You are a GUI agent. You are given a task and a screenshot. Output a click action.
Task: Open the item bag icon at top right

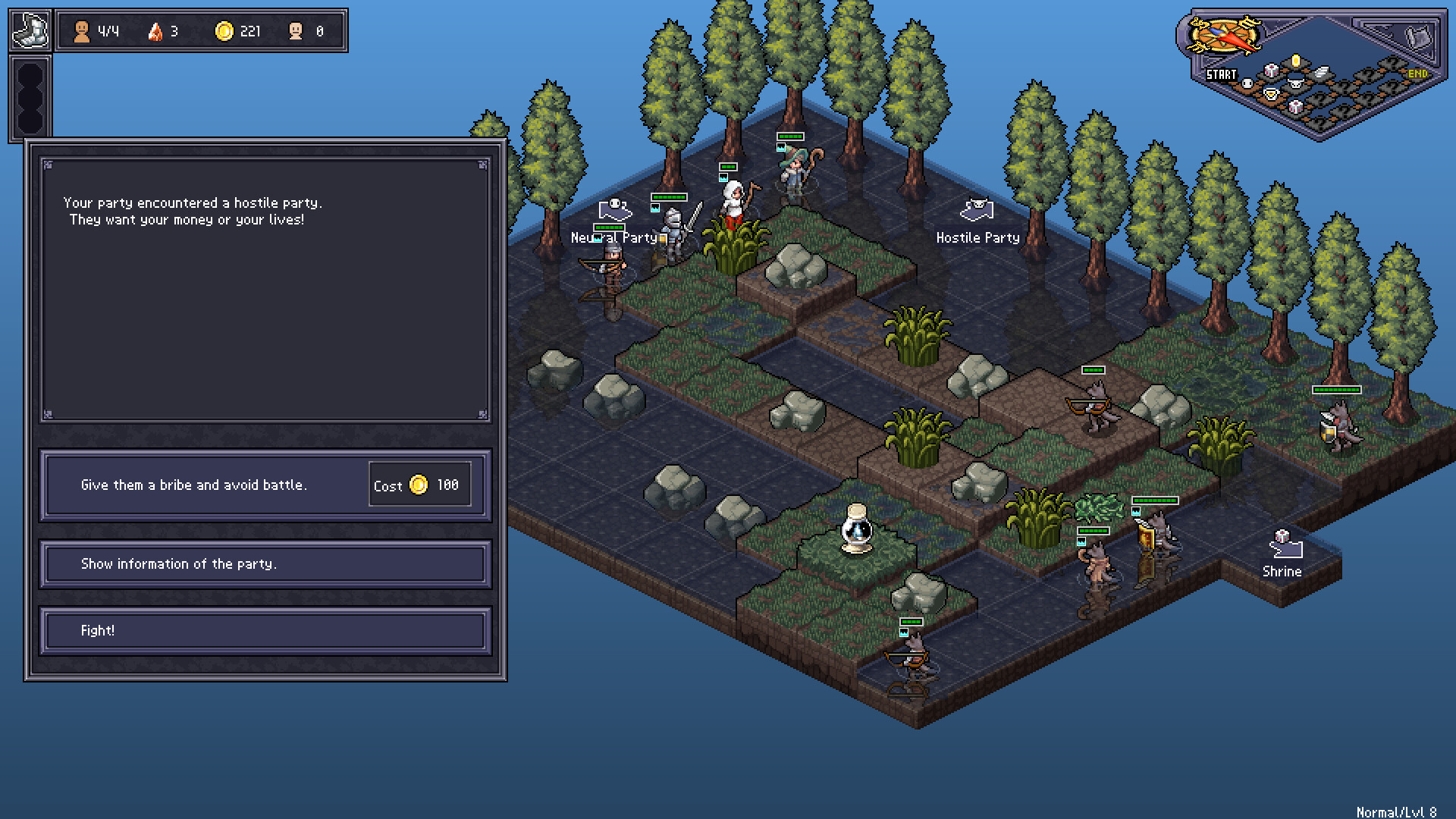tap(1418, 36)
